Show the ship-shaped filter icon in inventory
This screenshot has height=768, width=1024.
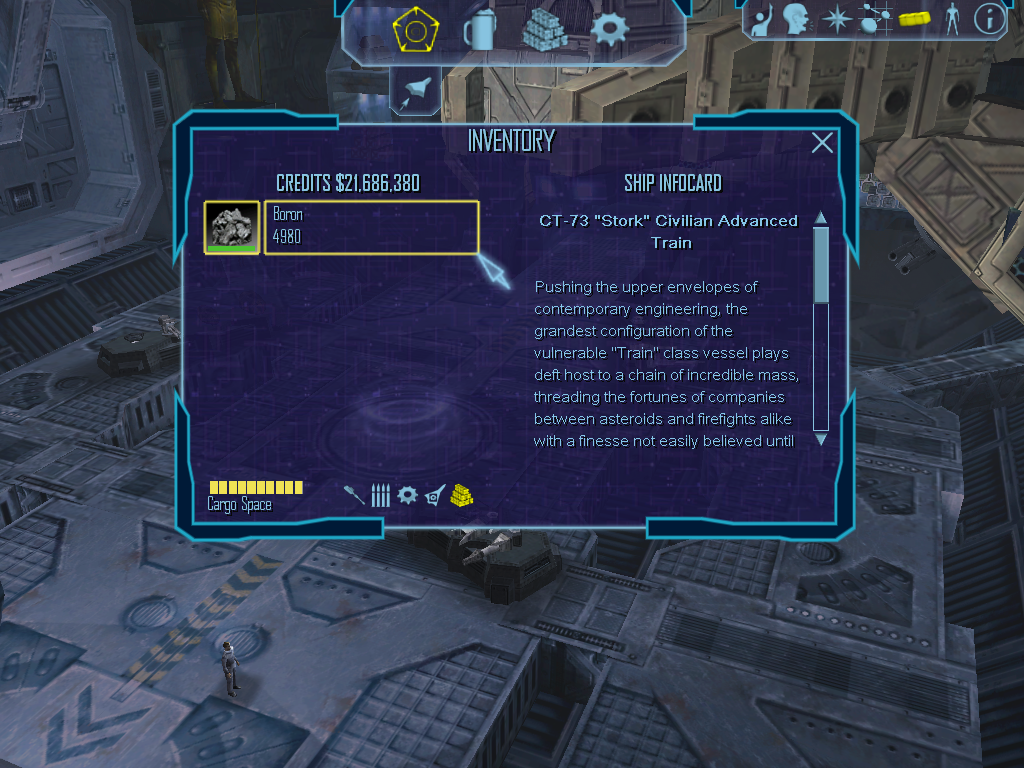(x=434, y=495)
